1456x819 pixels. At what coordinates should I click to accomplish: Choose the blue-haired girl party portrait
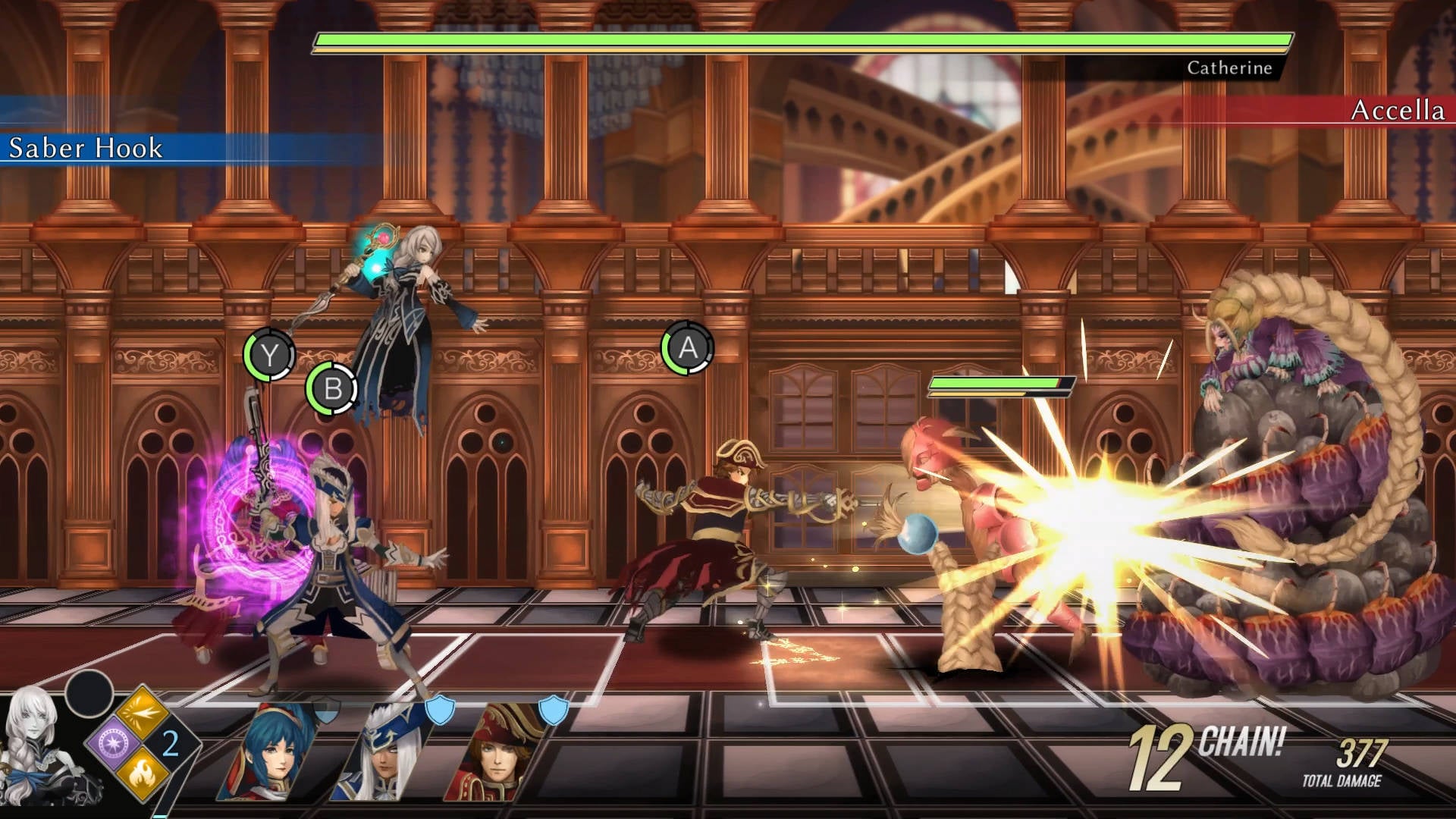tap(273, 755)
